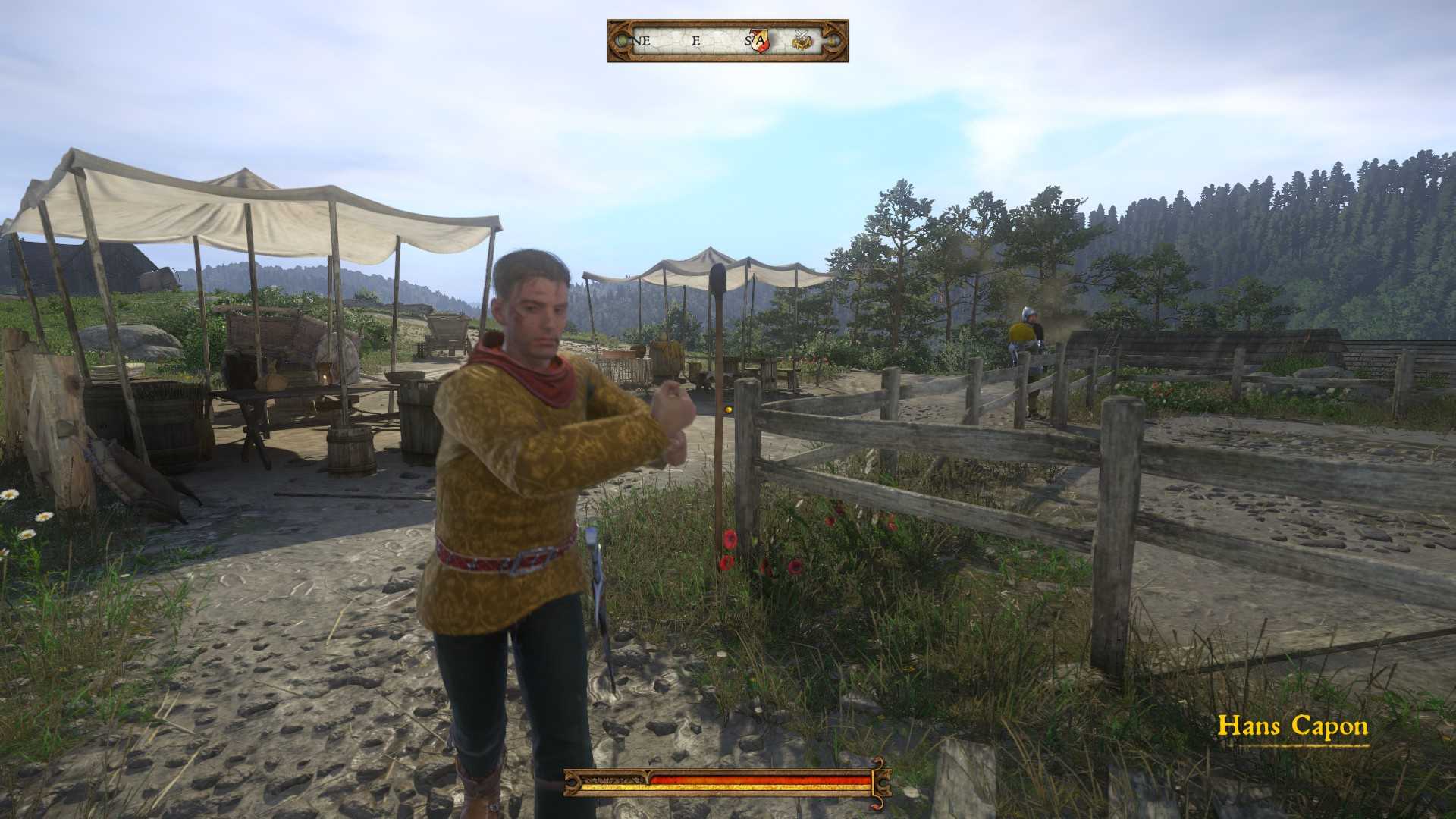Click the quest shield marker labeled A
The image size is (1456, 819).
pos(760,41)
